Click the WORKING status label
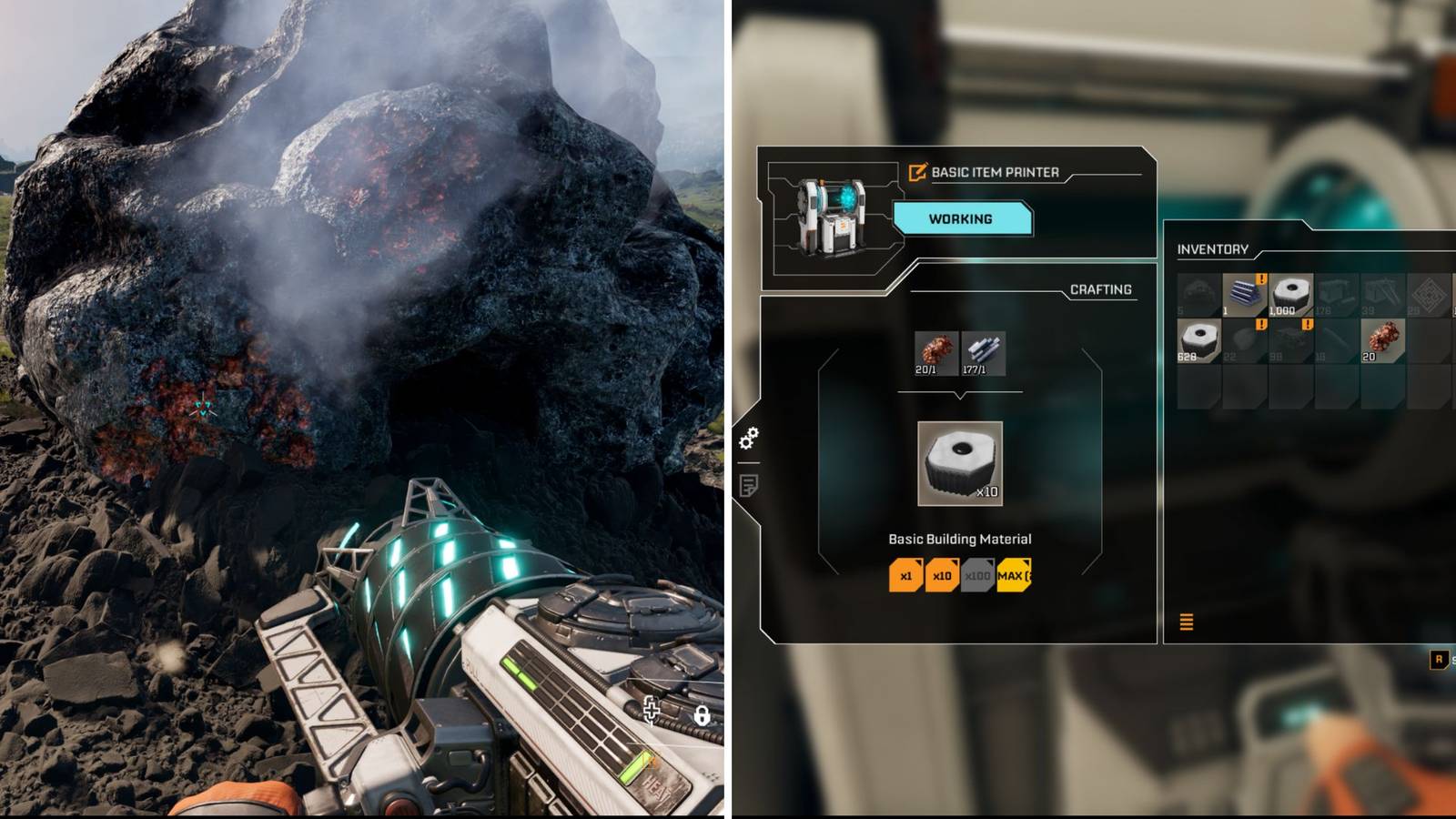 pyautogui.click(x=961, y=218)
